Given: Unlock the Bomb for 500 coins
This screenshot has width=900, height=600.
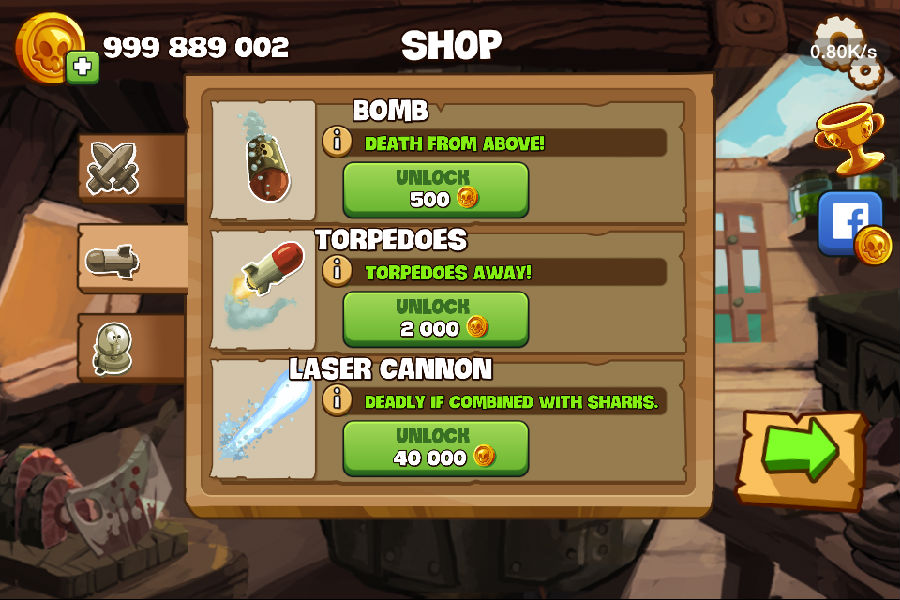Looking at the screenshot, I should [x=435, y=189].
